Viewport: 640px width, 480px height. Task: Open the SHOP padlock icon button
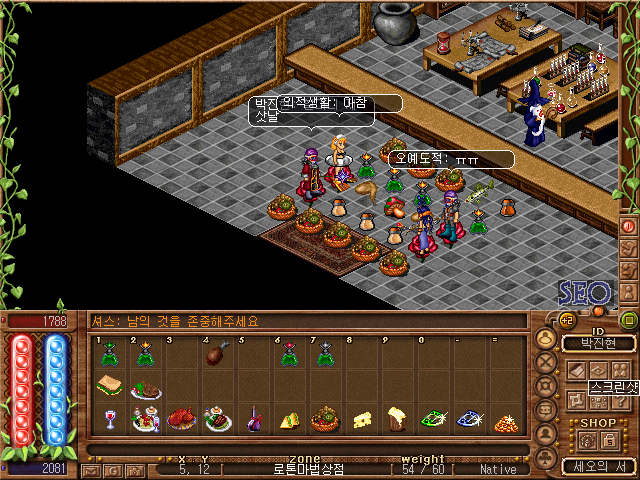tap(606, 440)
